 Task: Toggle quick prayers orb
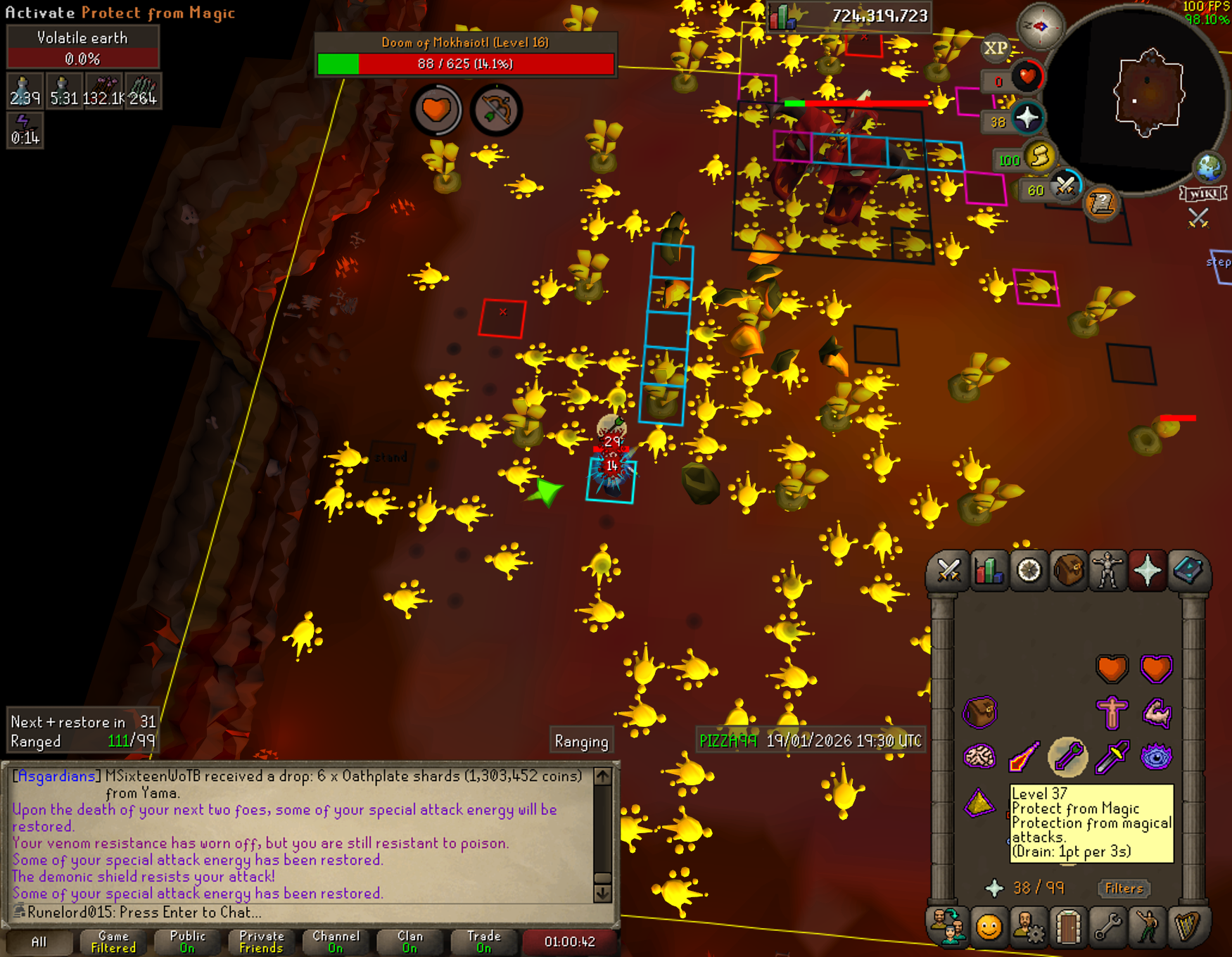coord(1027,118)
